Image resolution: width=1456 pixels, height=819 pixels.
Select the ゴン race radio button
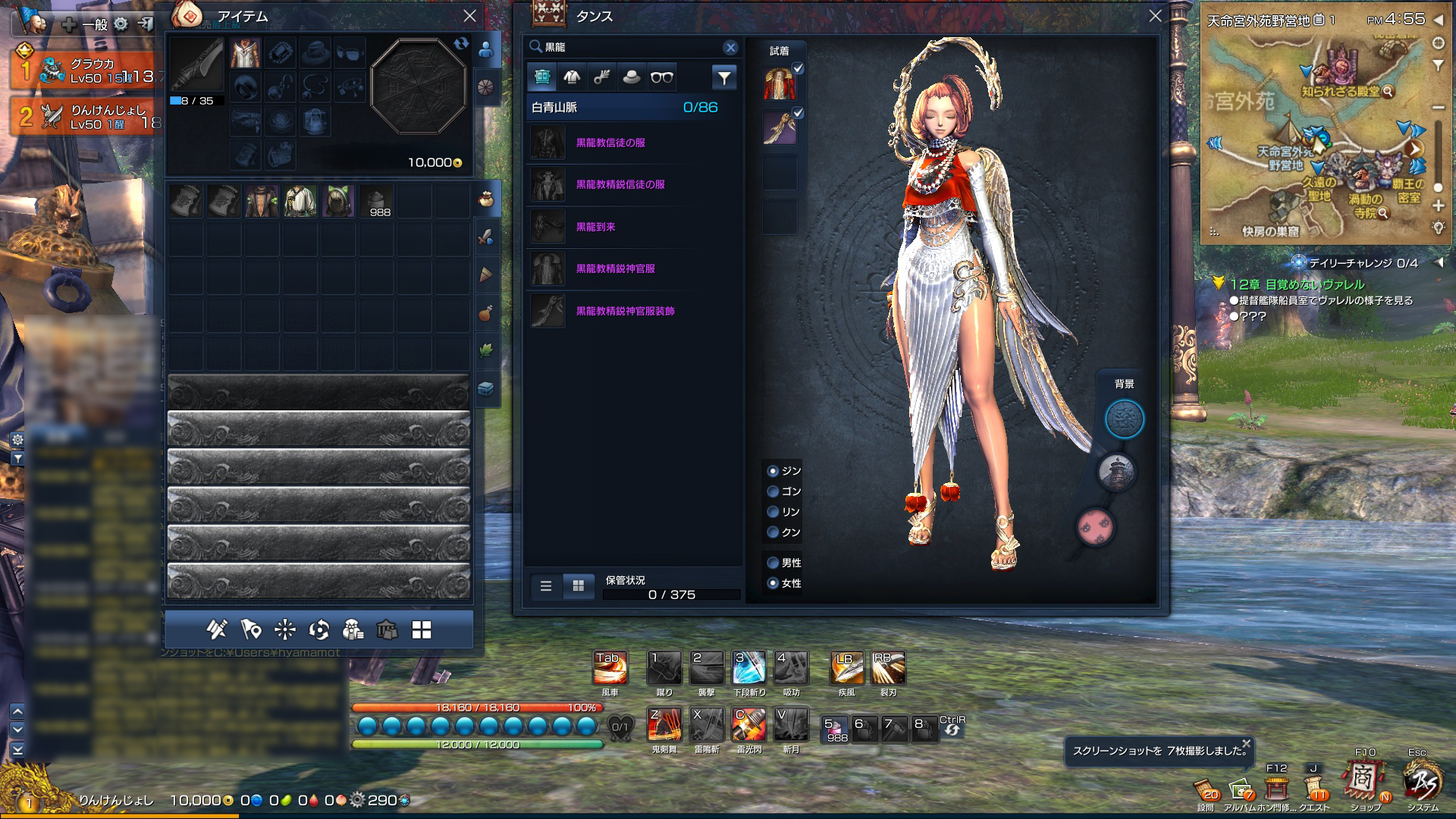[x=773, y=491]
